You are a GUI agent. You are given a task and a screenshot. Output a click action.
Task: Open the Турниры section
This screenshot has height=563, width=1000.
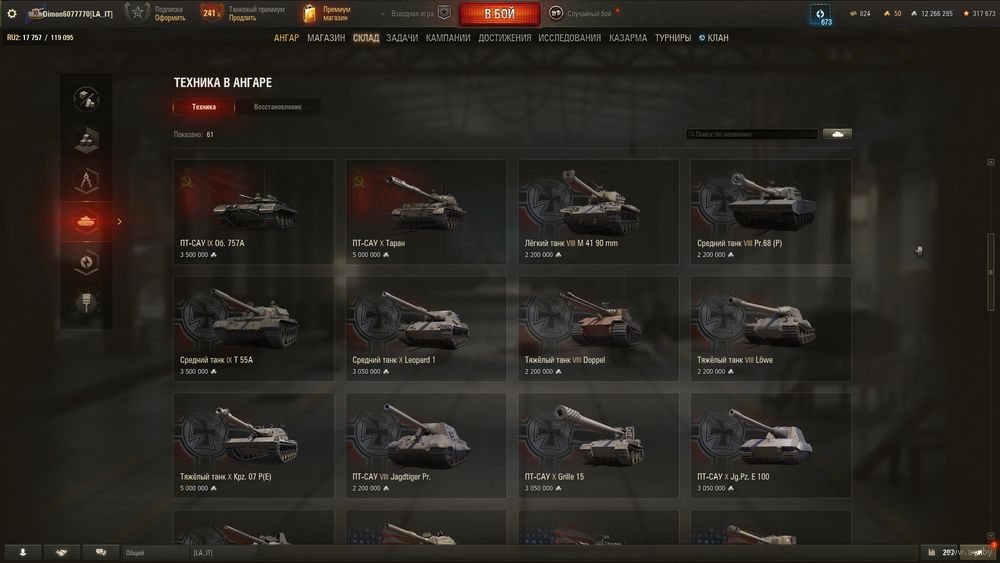tap(673, 38)
